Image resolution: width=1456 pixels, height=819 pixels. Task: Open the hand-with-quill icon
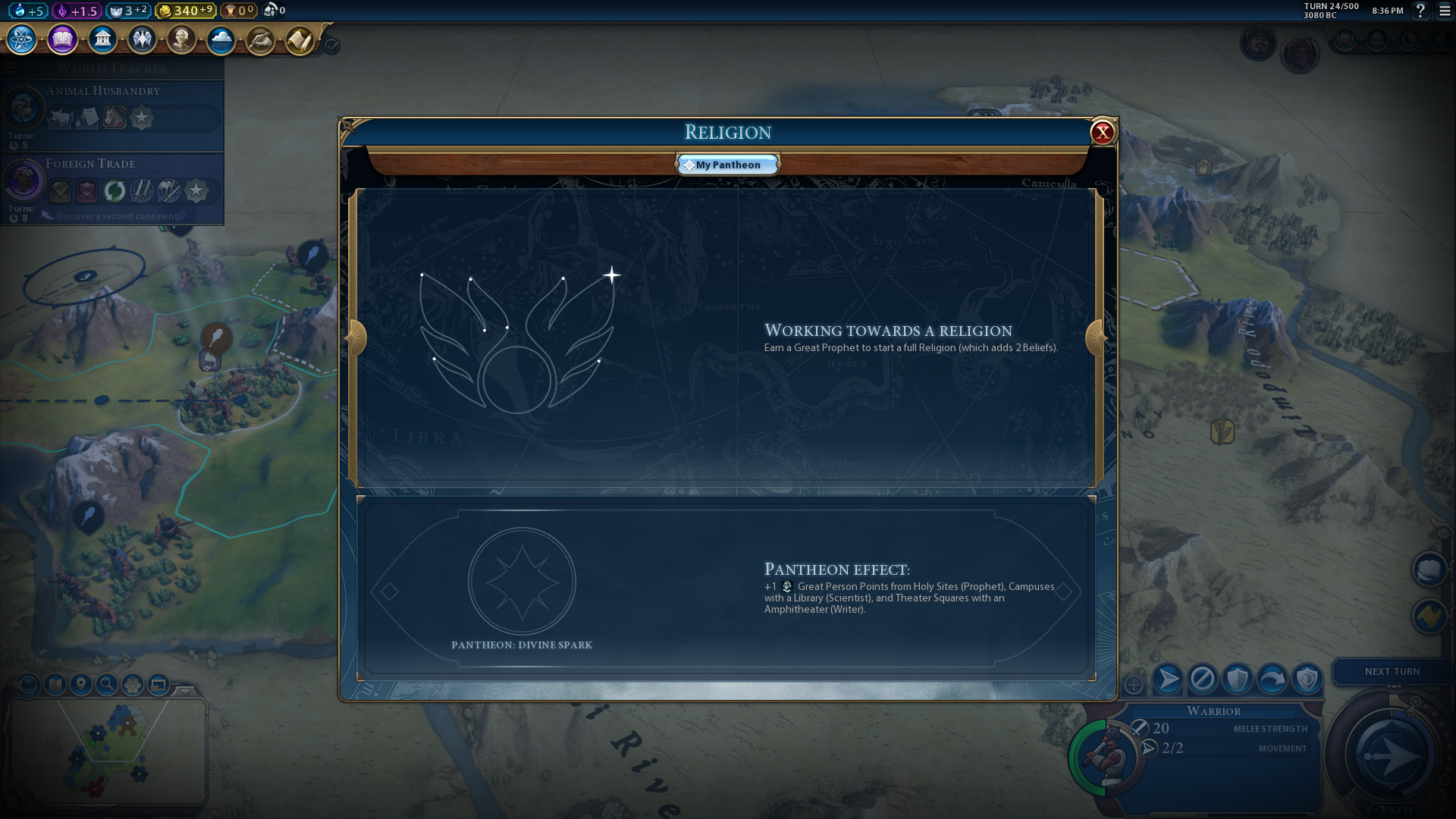click(x=260, y=39)
